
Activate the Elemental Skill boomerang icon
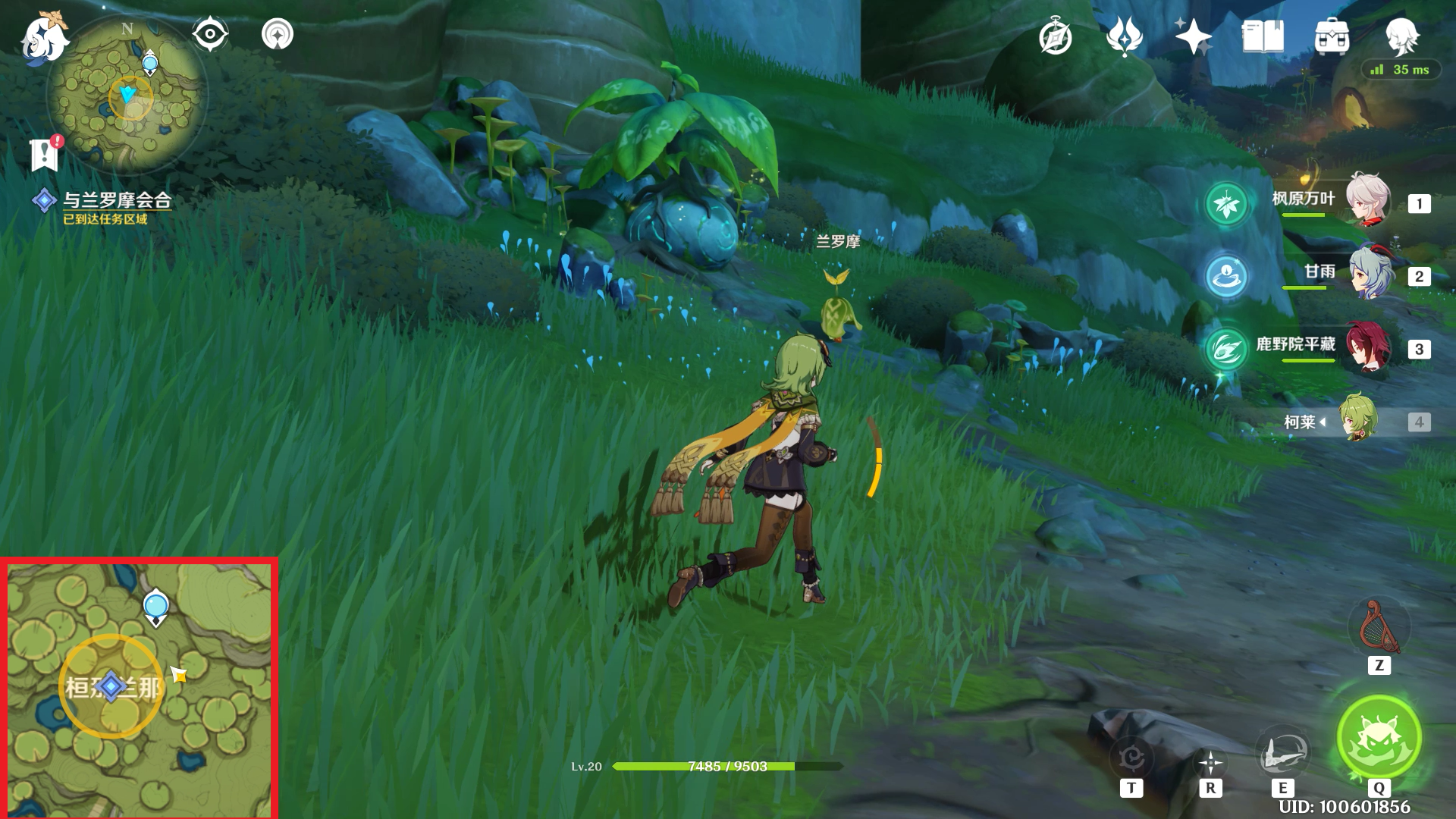tap(1282, 753)
